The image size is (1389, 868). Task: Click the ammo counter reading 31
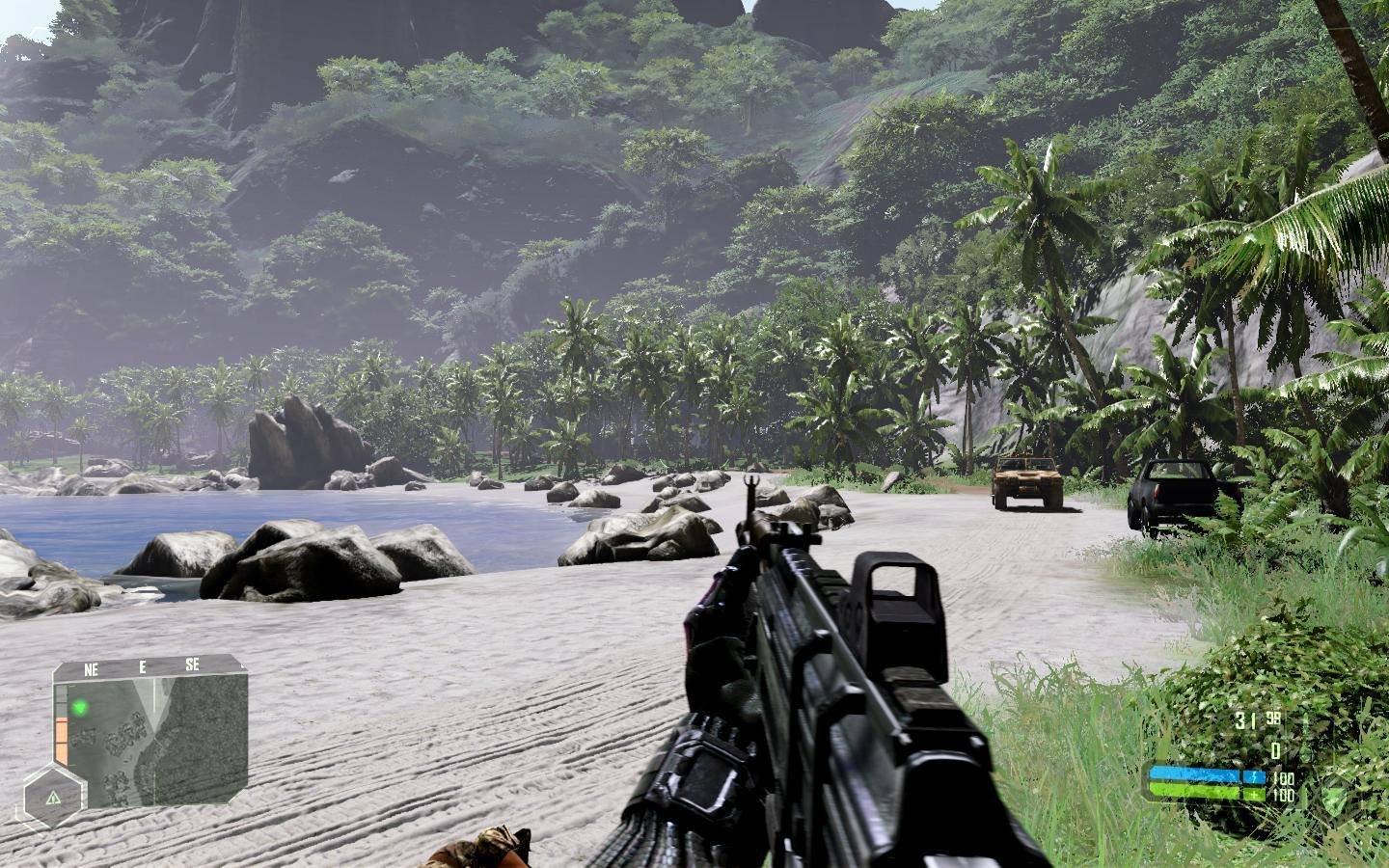pos(1246,721)
